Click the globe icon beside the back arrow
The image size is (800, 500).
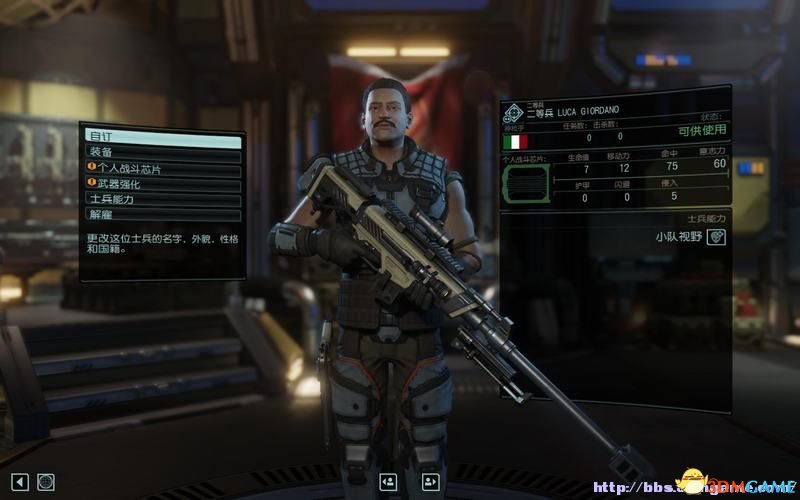click(46, 482)
